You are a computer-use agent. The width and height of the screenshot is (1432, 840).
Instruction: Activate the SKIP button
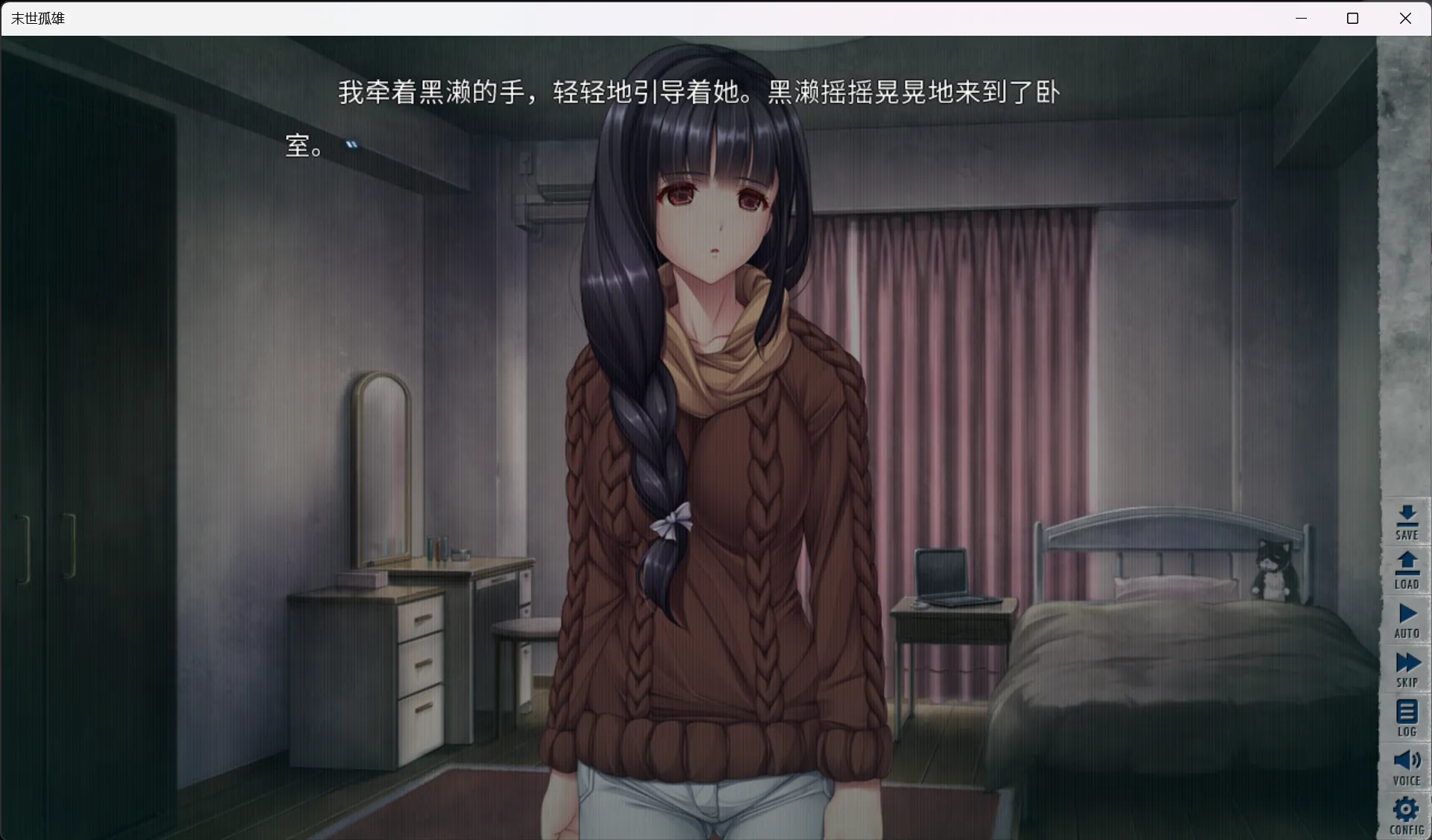(1406, 669)
